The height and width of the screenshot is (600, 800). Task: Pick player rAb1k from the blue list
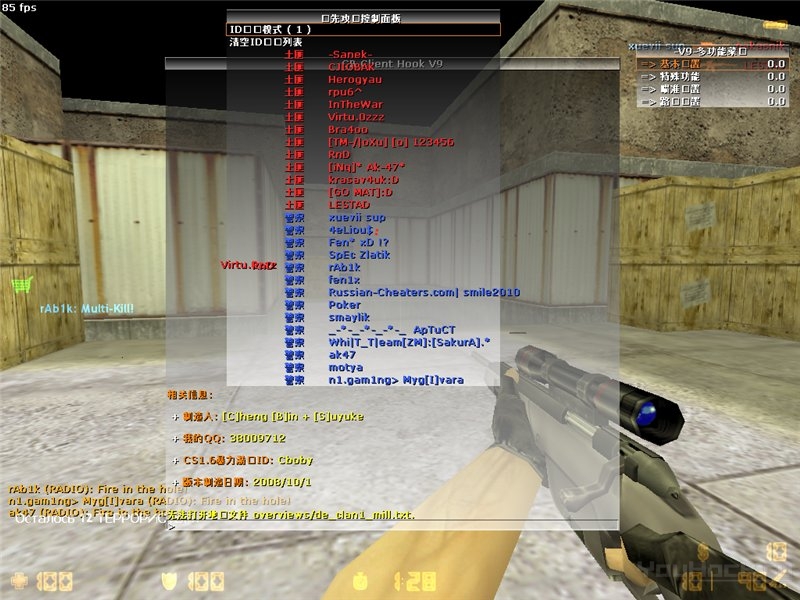click(x=344, y=267)
